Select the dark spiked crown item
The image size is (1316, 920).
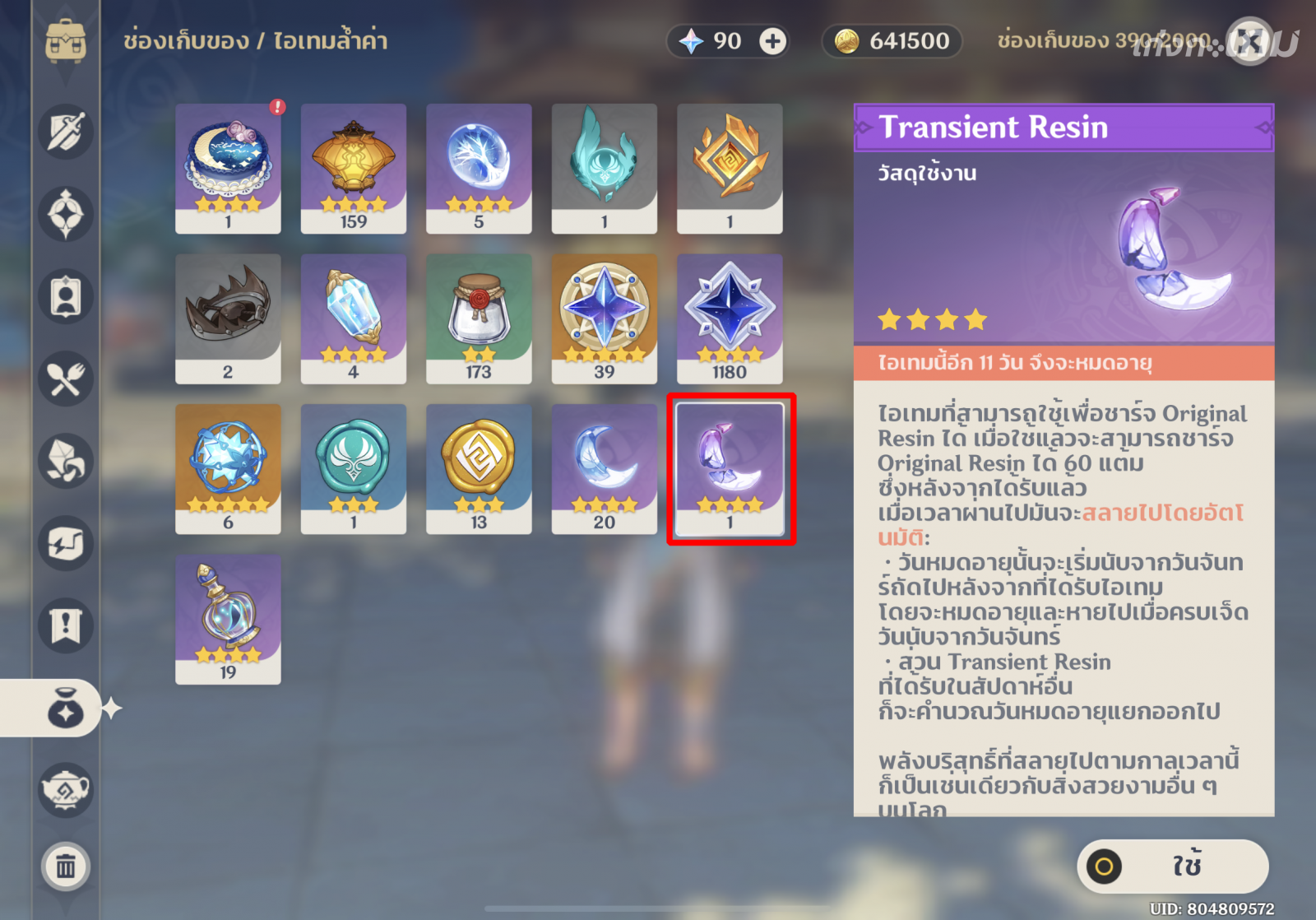pyautogui.click(x=228, y=318)
